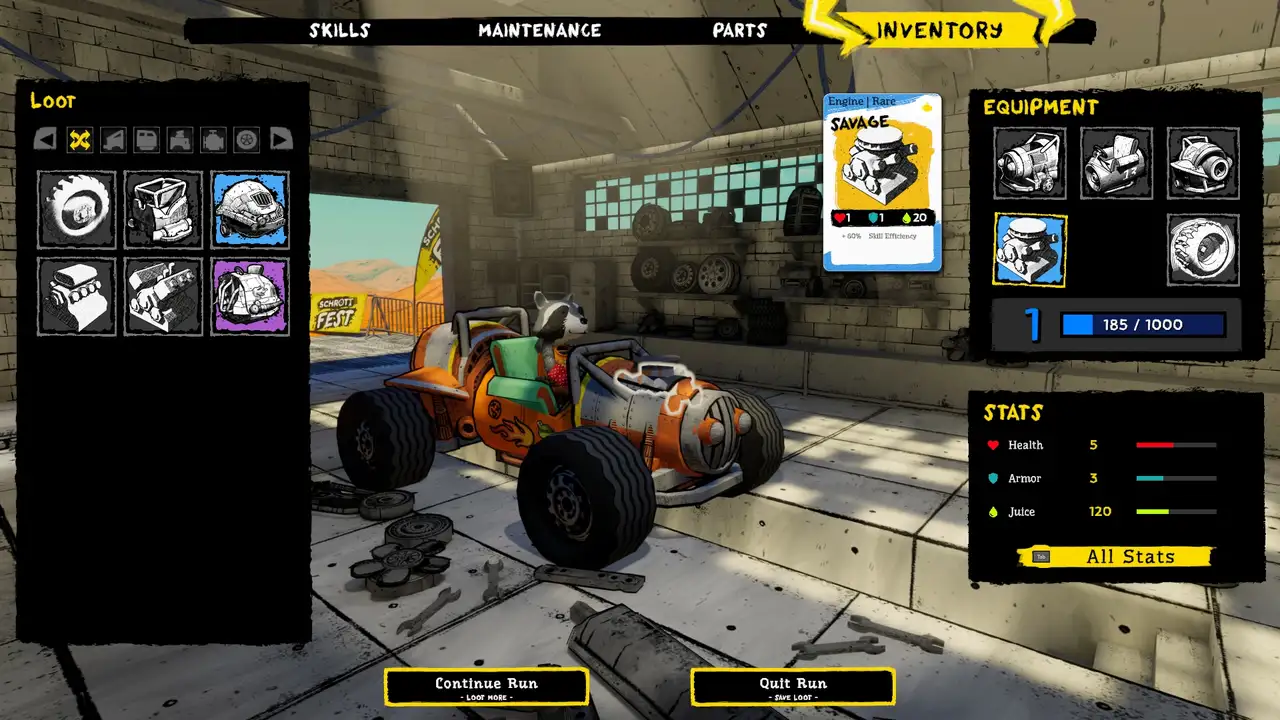This screenshot has height=720, width=1280.
Task: Continue Run to loot more
Action: tap(486, 686)
